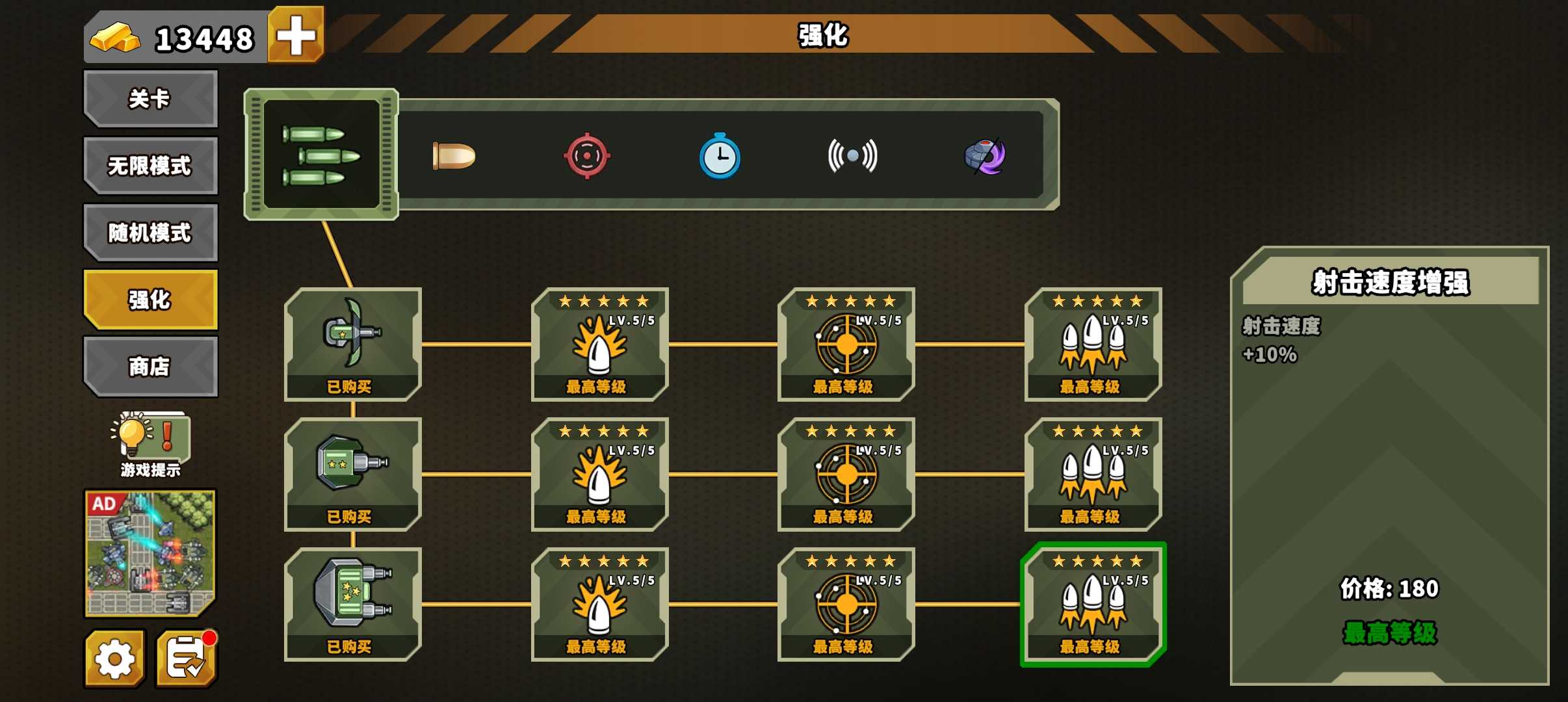Viewport: 1568px width, 702px height.
Task: Open the task checklist icon
Action: [187, 659]
